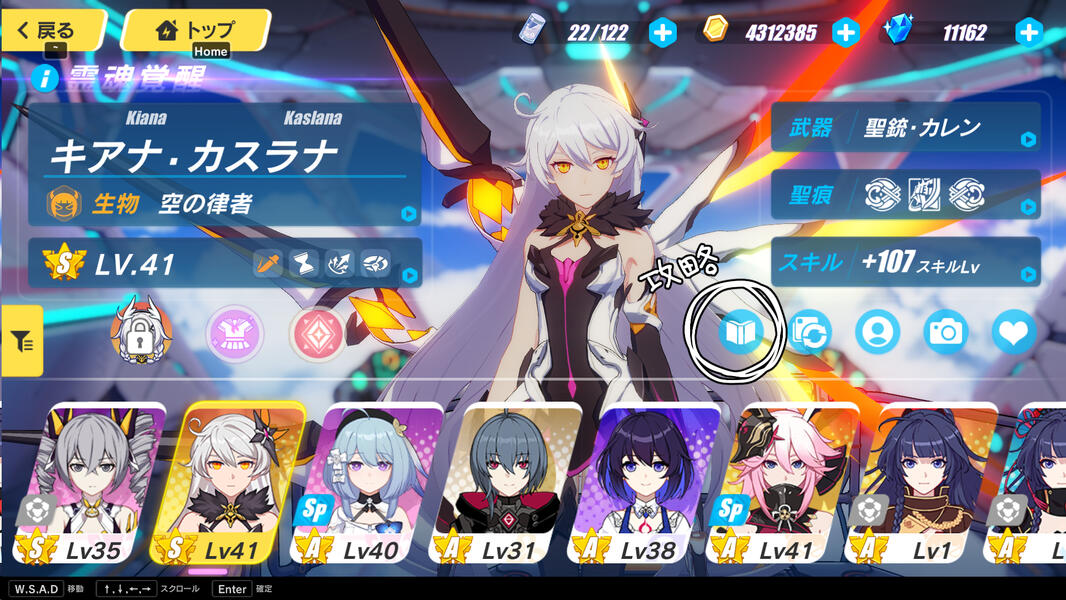The image size is (1066, 600).
Task: Add stamina with the plus button
Action: 663,33
